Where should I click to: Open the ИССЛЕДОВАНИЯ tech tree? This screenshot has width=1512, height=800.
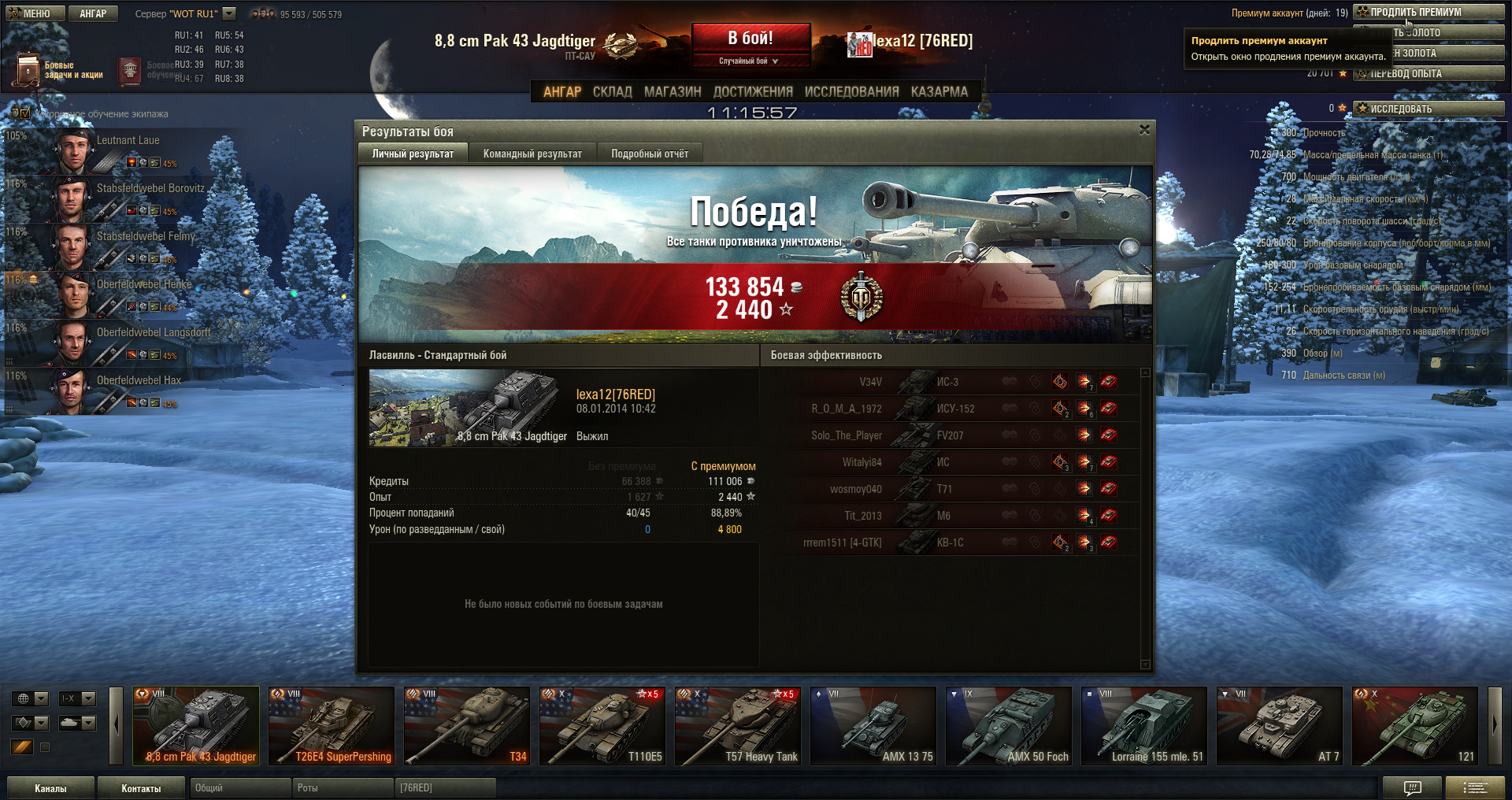(x=851, y=91)
